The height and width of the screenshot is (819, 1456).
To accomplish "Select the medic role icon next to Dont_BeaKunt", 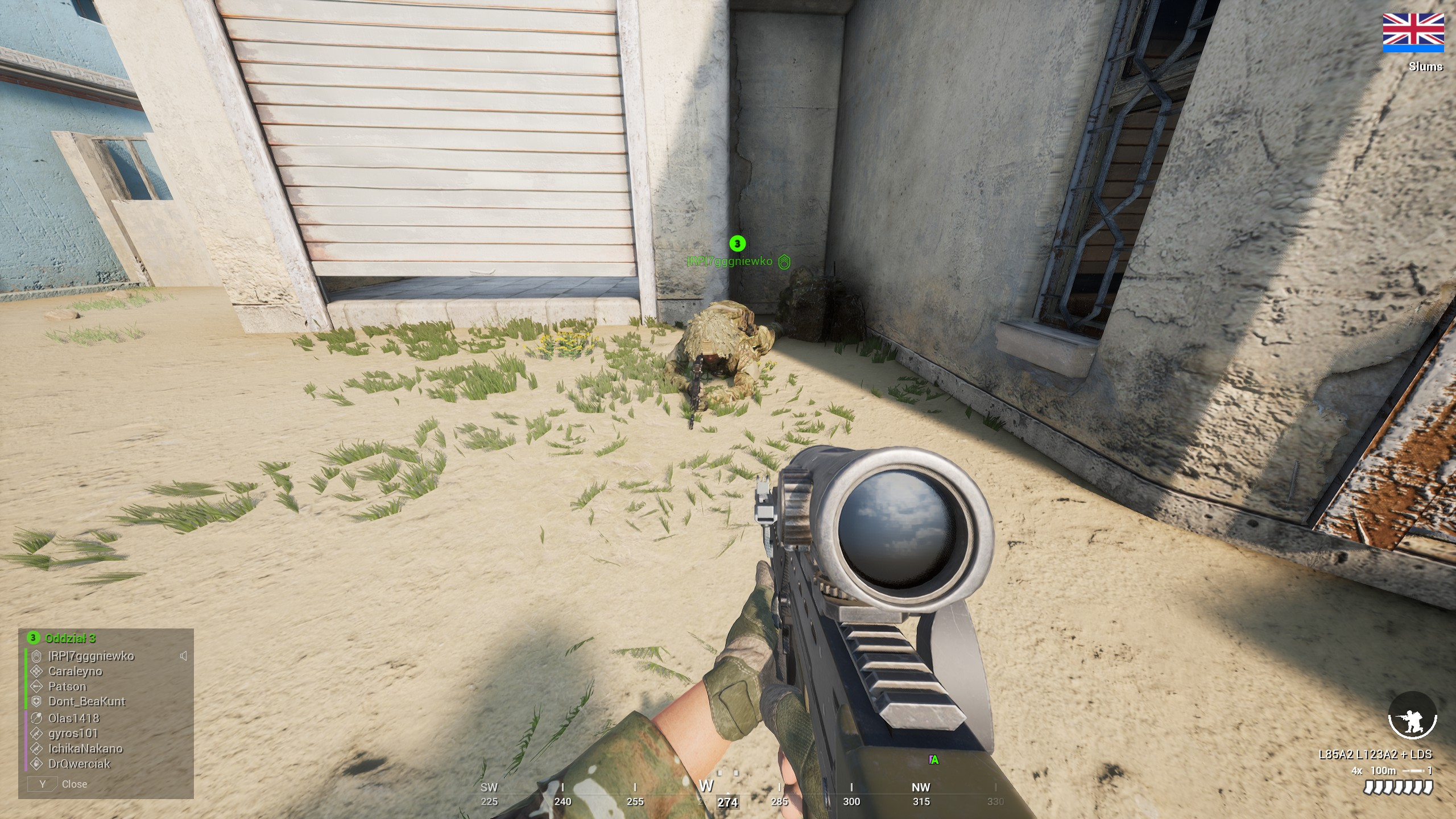I will coord(36,702).
